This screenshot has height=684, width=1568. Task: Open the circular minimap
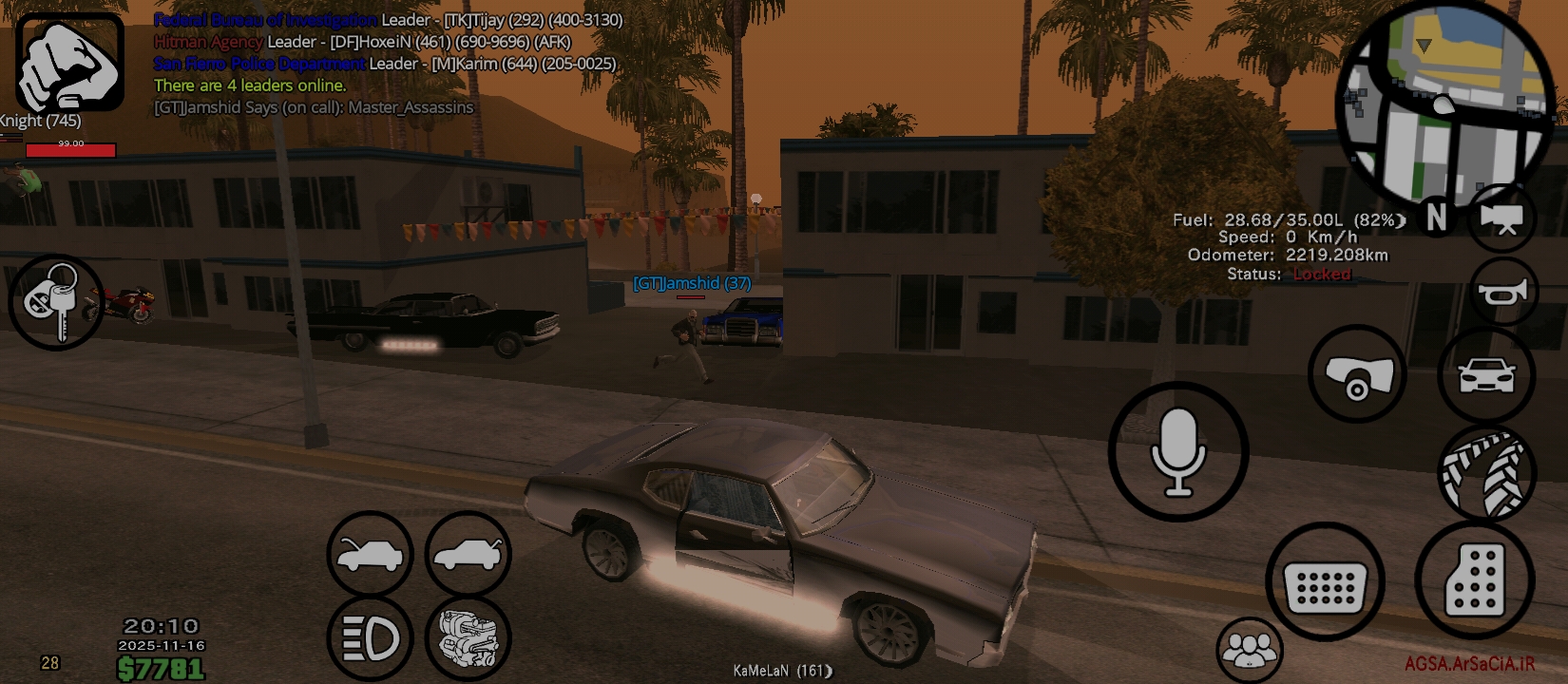[x=1445, y=100]
